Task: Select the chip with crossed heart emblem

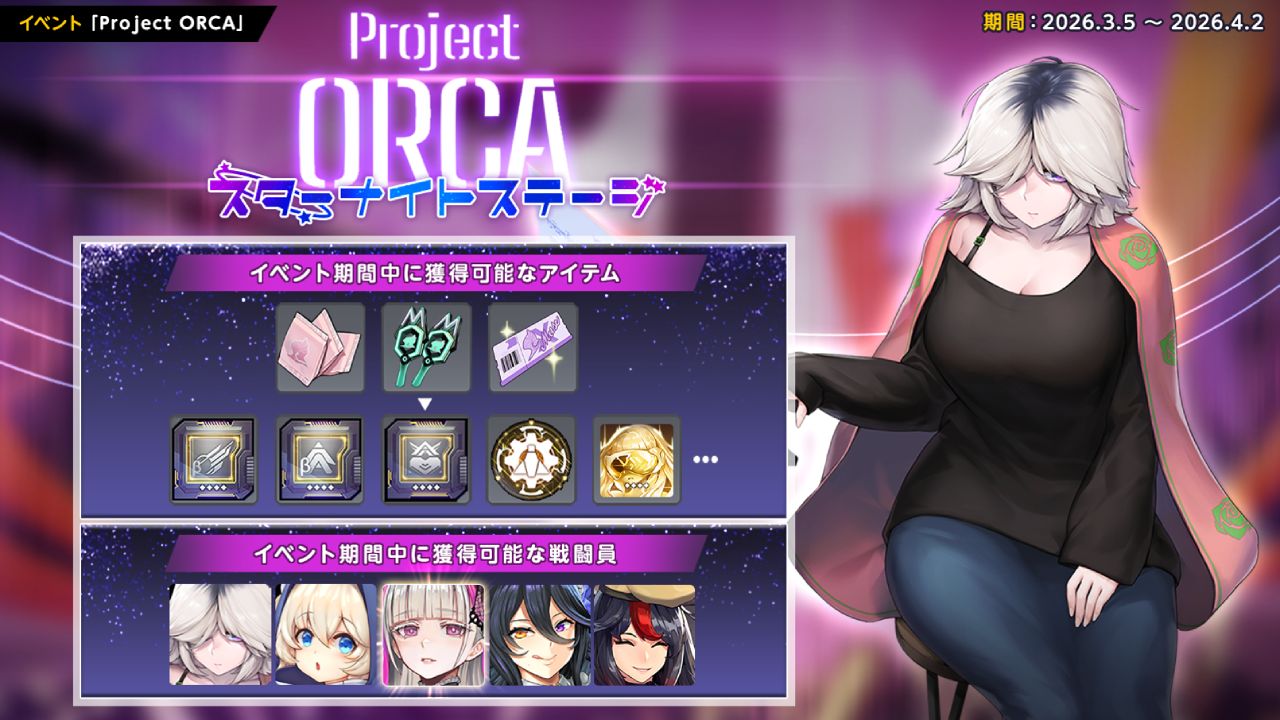Action: coord(426,460)
